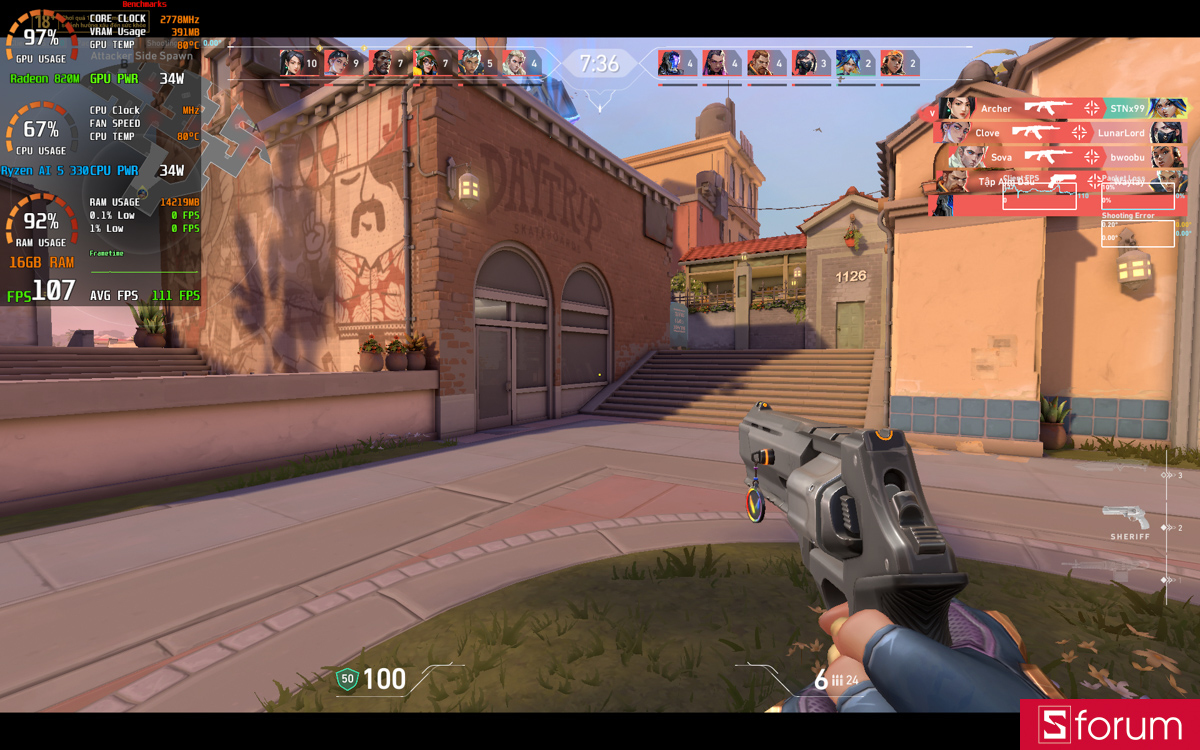Select the scoreboard portrait showing 9
This screenshot has height=750, width=1200.
(336, 63)
